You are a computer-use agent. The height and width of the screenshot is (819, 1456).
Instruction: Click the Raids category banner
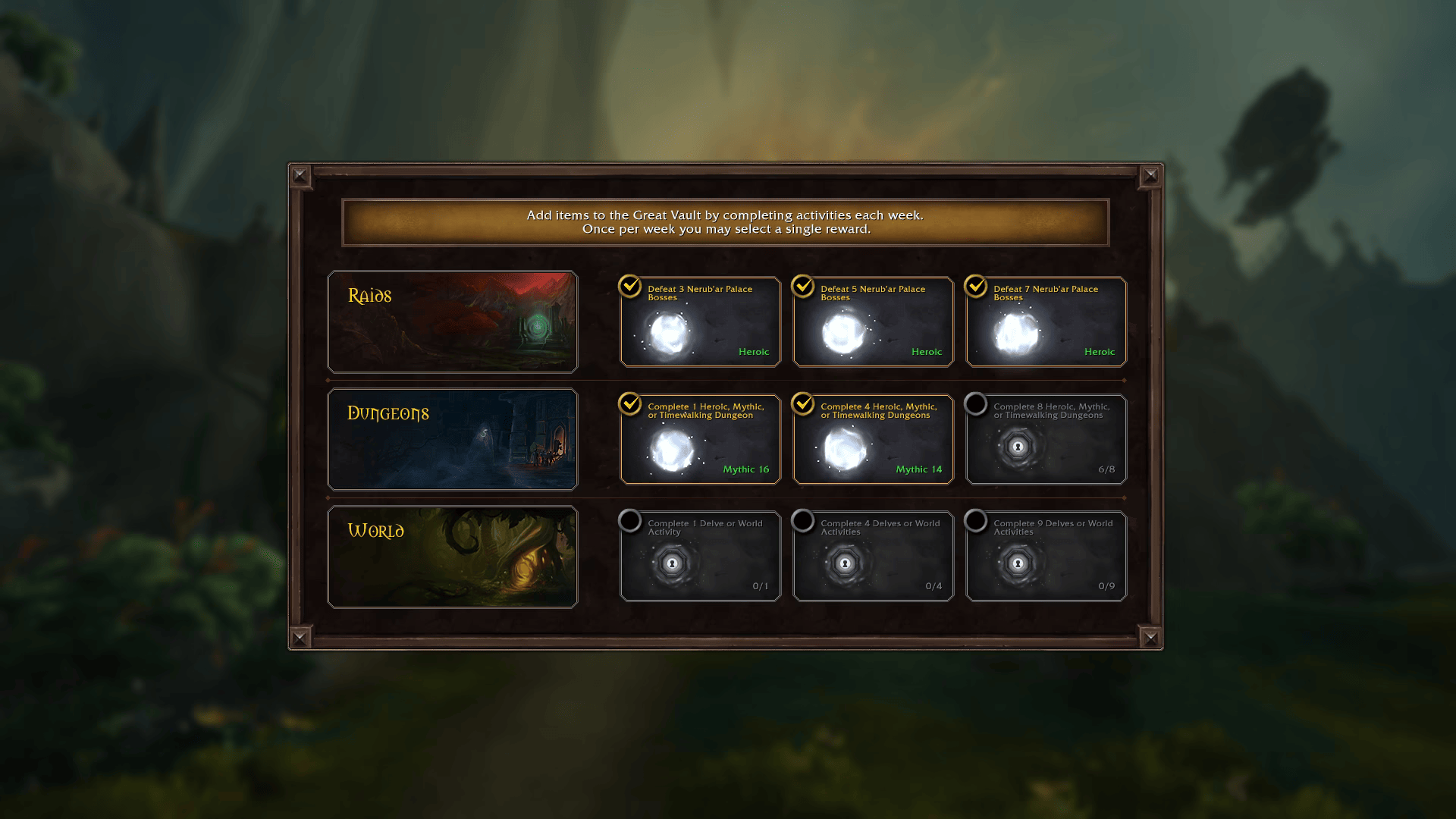click(x=452, y=322)
